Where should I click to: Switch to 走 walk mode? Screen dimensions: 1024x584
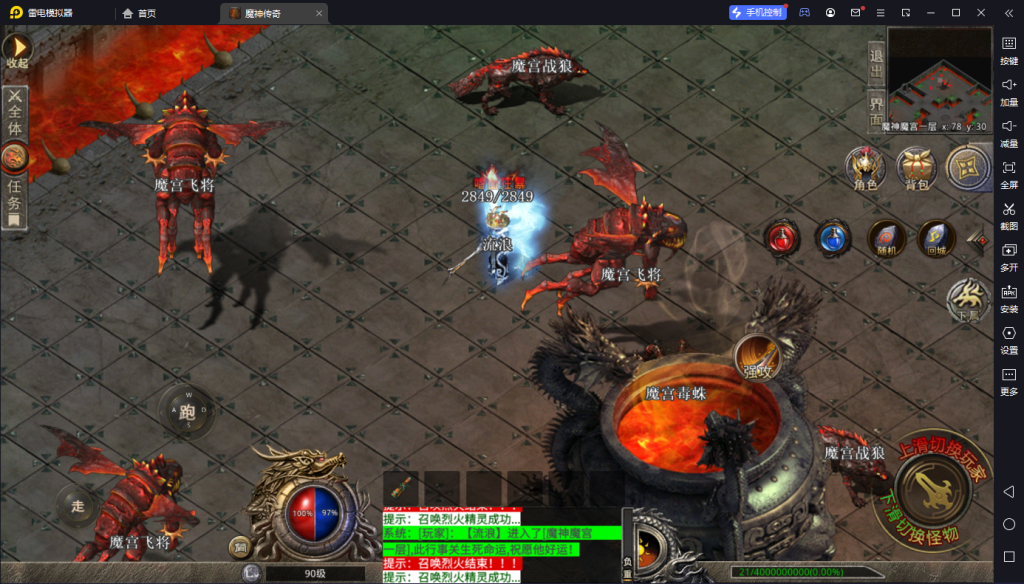tap(78, 505)
